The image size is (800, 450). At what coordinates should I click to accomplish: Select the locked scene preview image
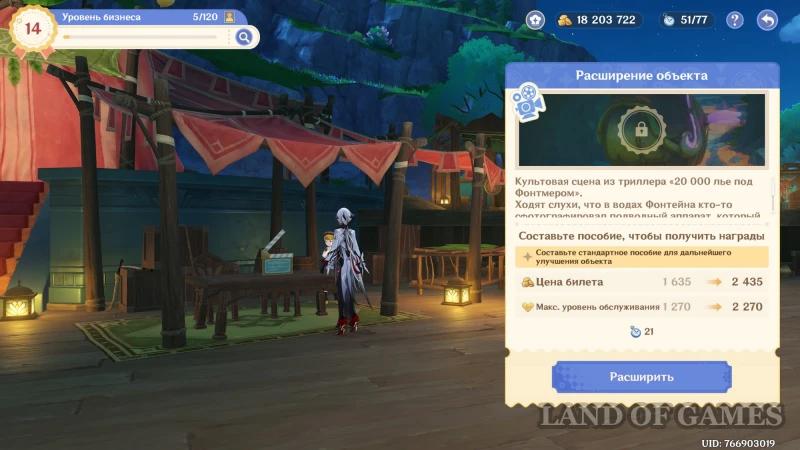[x=641, y=129]
